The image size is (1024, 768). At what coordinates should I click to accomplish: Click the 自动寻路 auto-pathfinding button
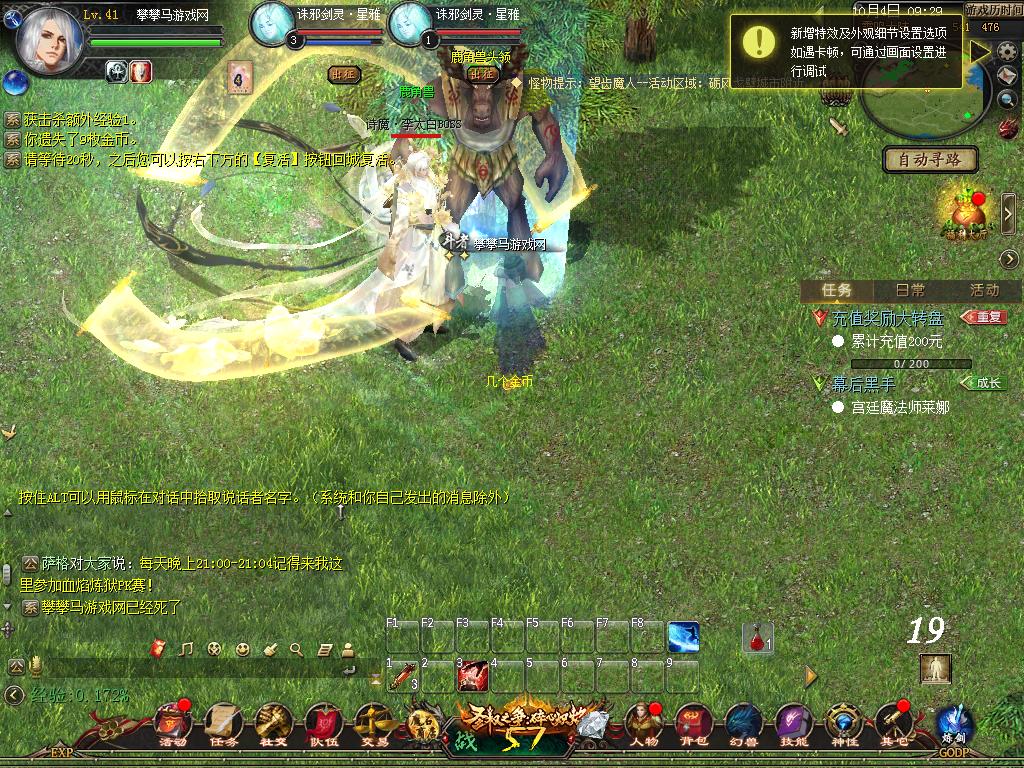(x=931, y=159)
